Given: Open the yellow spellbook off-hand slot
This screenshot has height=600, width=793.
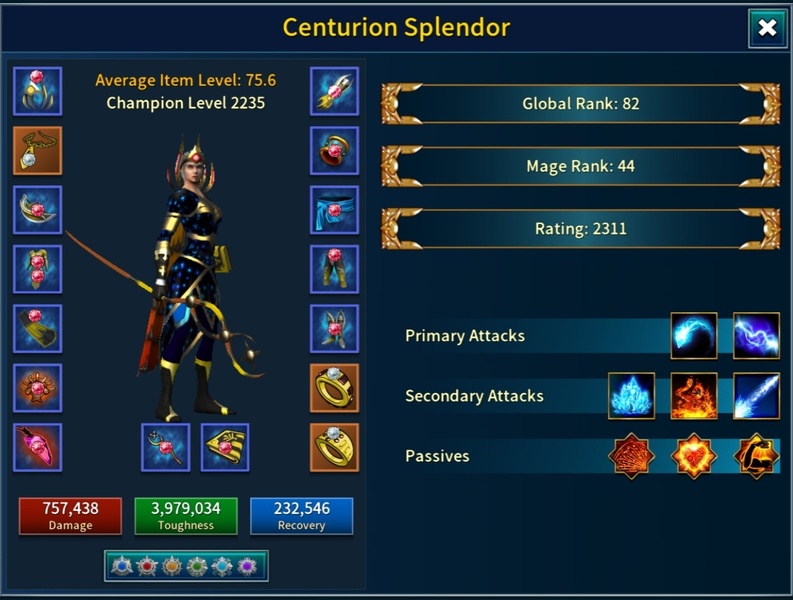Looking at the screenshot, I should 225,447.
